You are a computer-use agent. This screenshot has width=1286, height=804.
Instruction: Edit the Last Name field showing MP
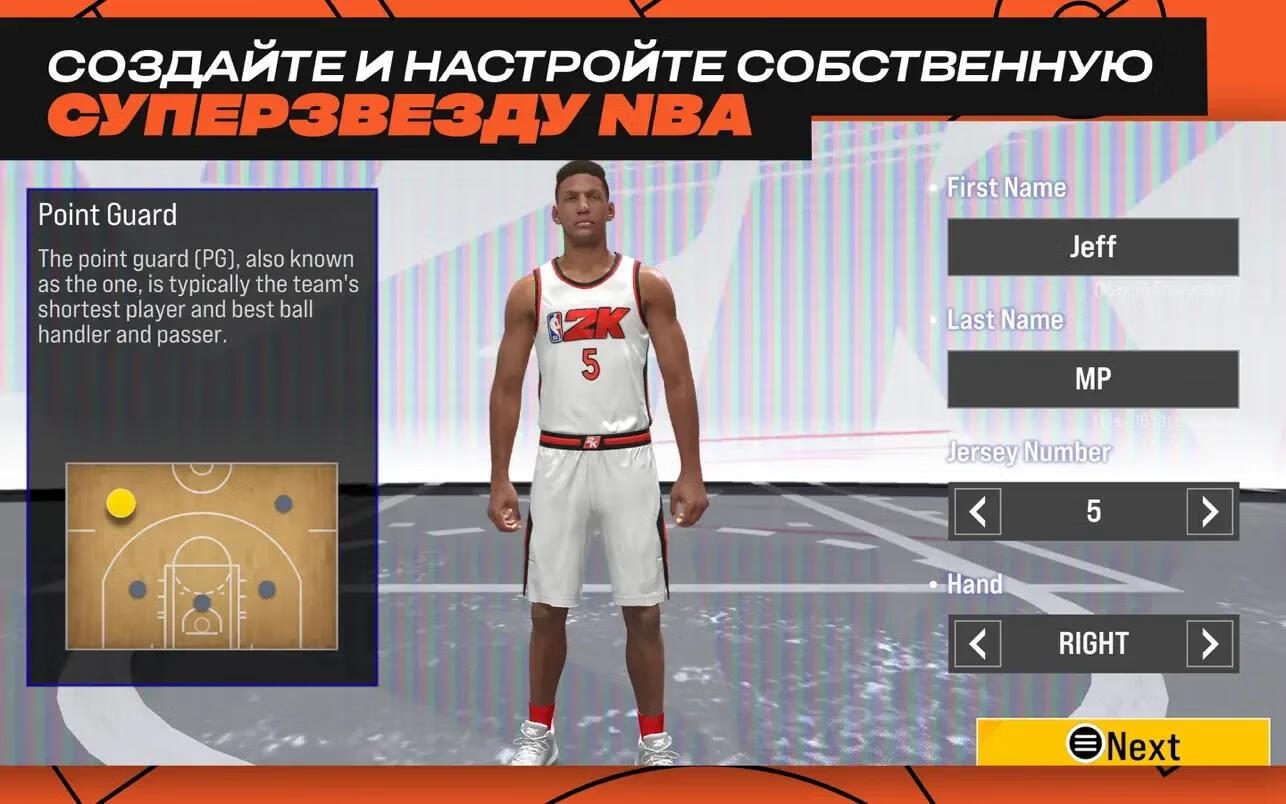(x=1092, y=379)
